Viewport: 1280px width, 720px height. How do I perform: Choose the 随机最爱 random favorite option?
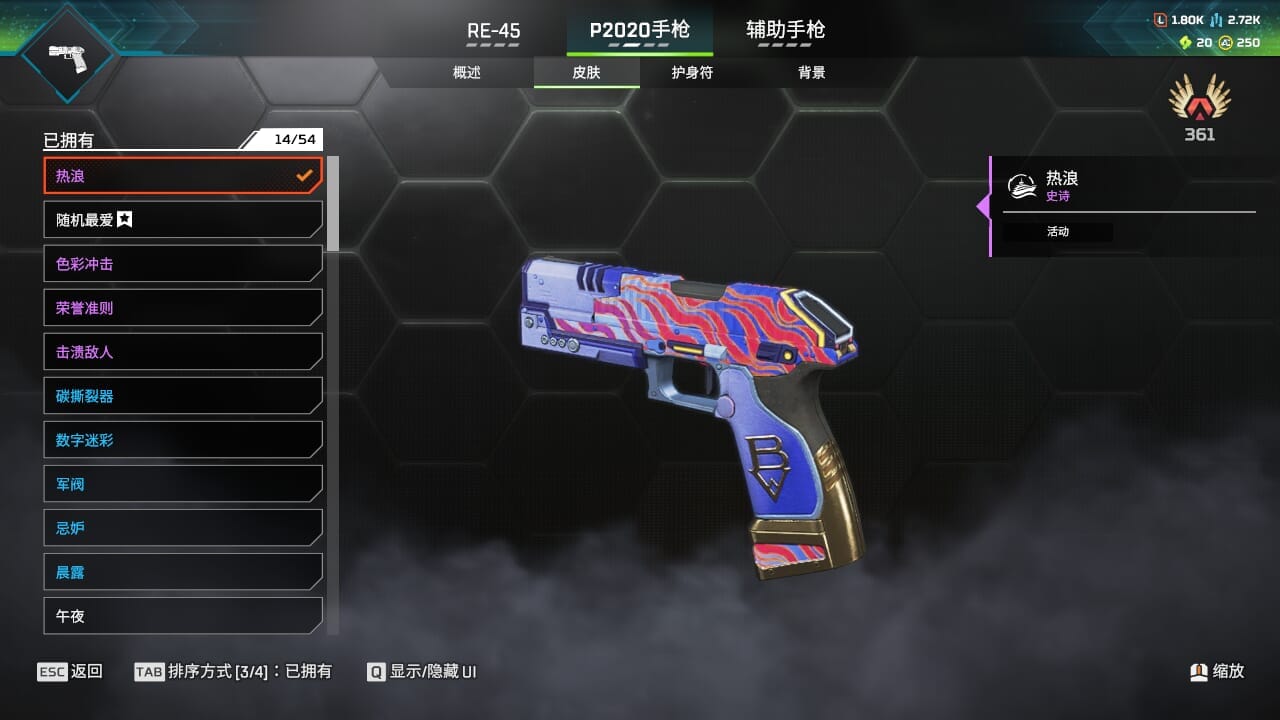(183, 220)
